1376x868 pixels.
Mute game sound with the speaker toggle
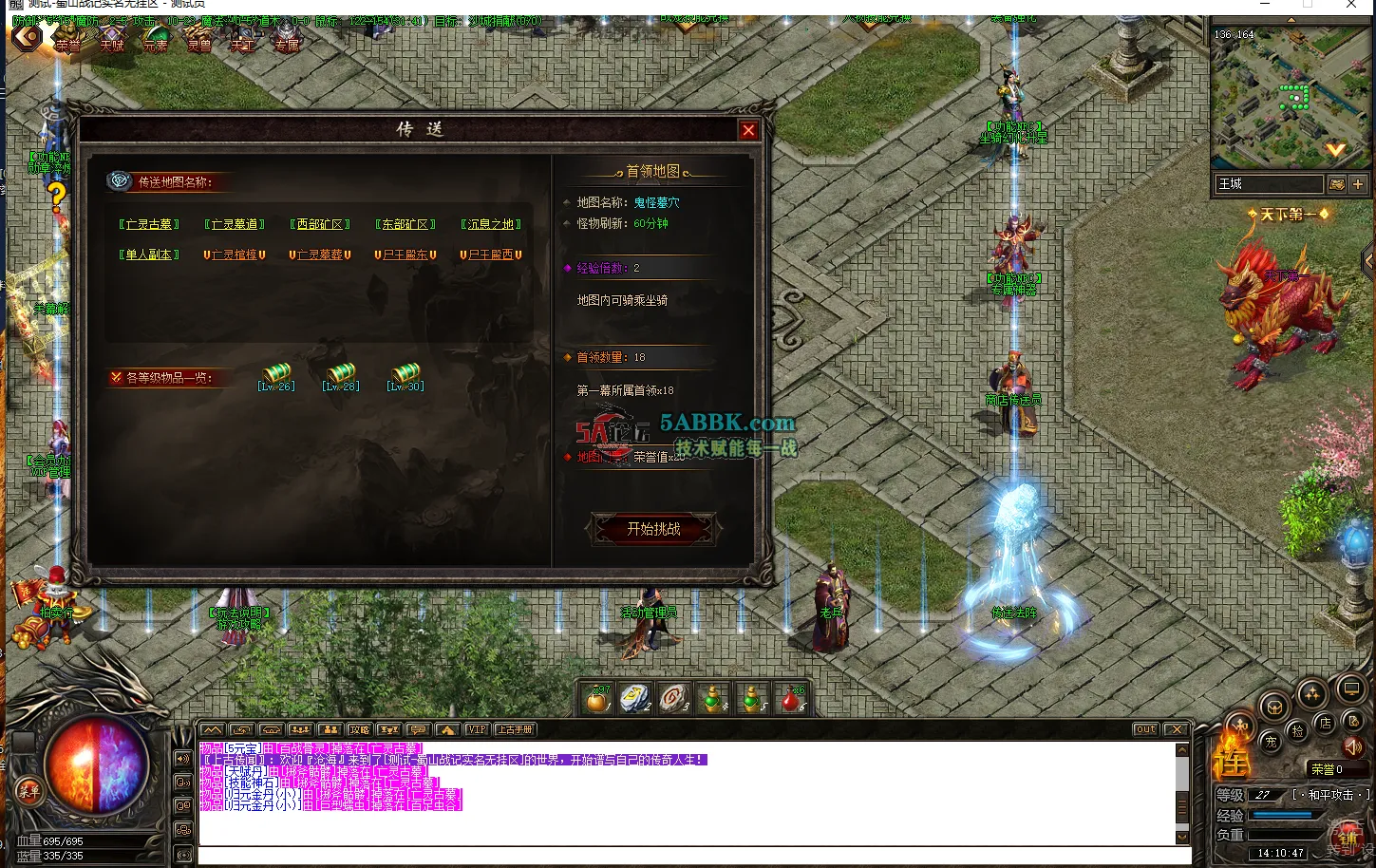point(1352,748)
